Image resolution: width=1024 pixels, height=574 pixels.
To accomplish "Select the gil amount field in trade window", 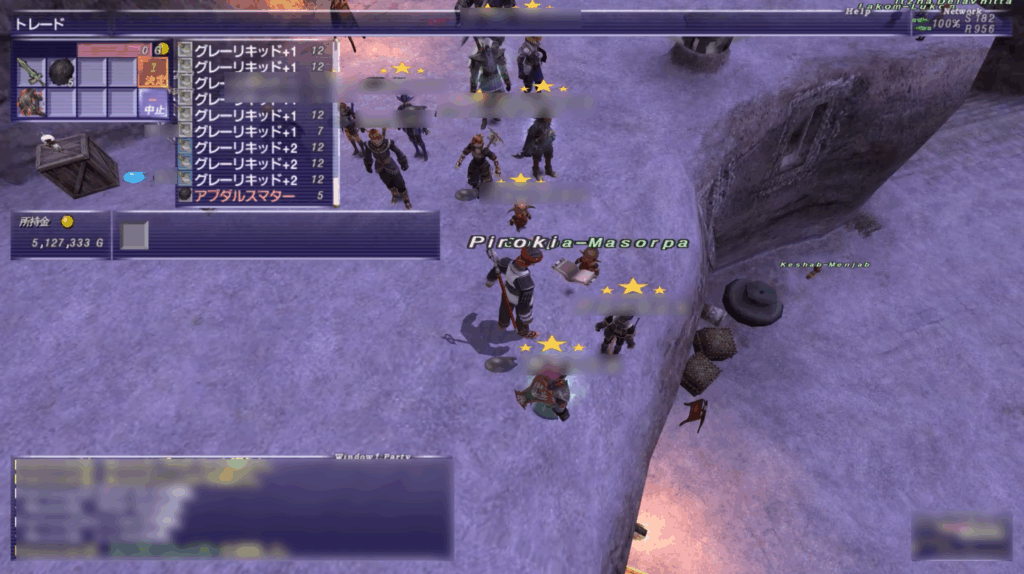I will [x=113, y=49].
